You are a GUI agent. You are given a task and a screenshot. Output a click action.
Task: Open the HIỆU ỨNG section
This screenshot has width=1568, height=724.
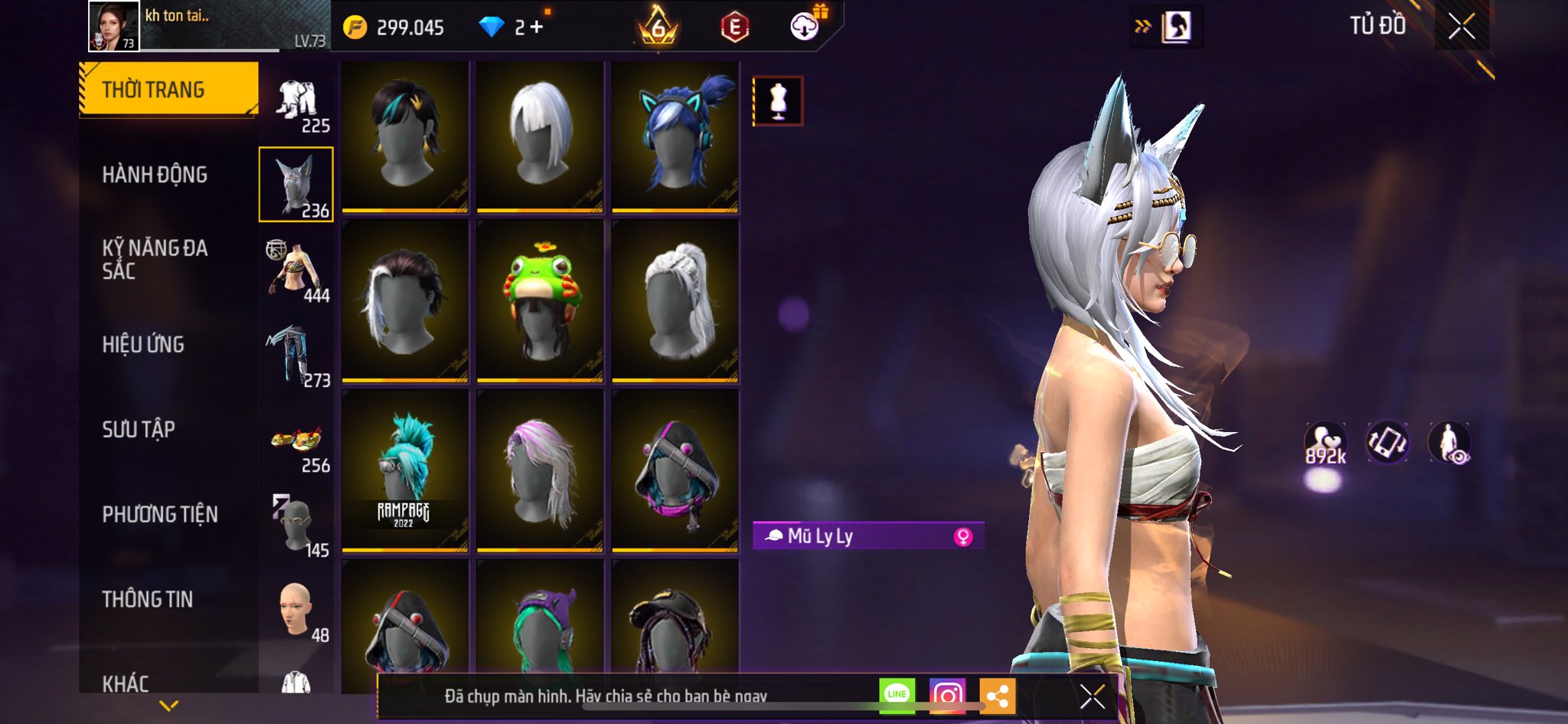(143, 345)
